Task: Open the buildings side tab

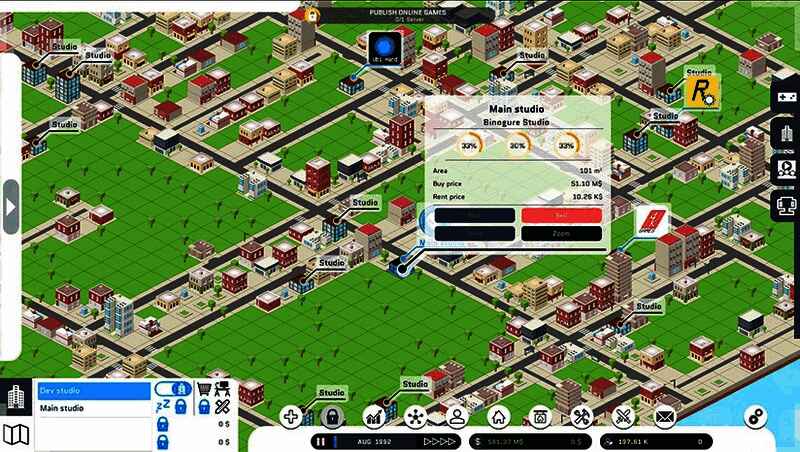Action: (786, 134)
